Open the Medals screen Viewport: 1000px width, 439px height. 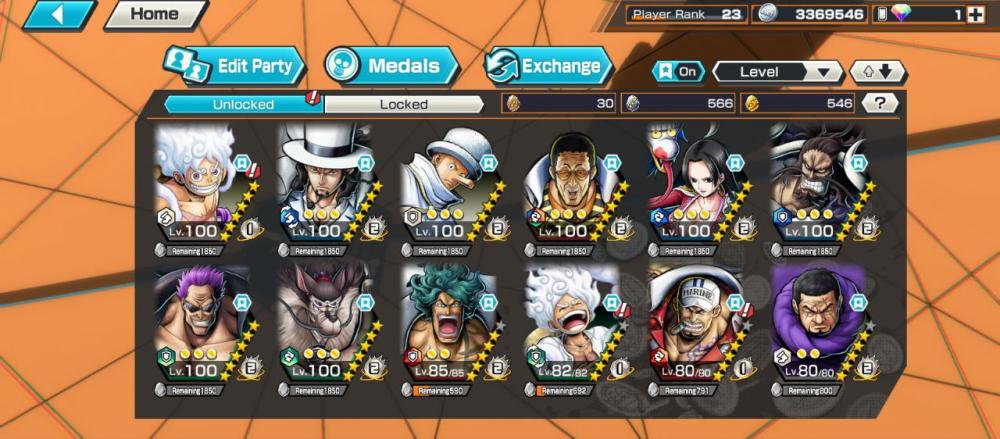391,66
